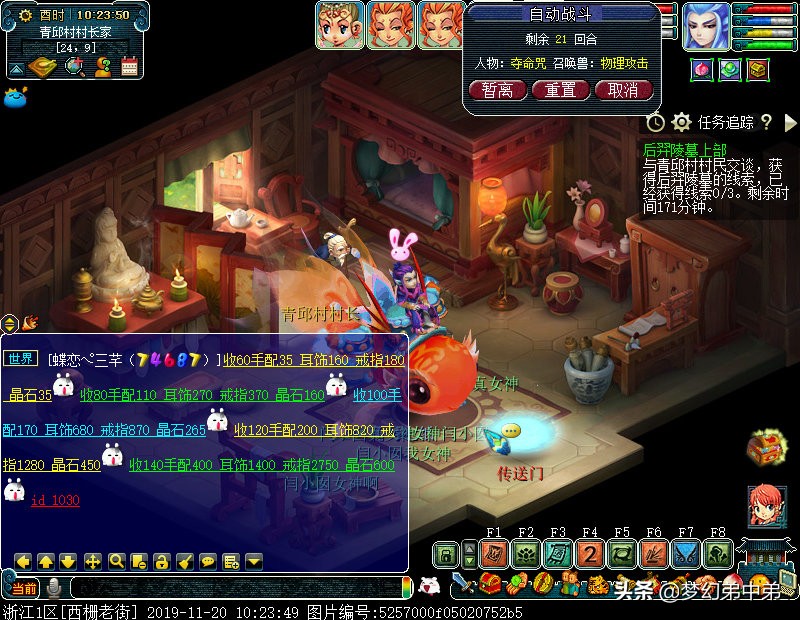Cancel auto-battle with the 取消 button

623,90
